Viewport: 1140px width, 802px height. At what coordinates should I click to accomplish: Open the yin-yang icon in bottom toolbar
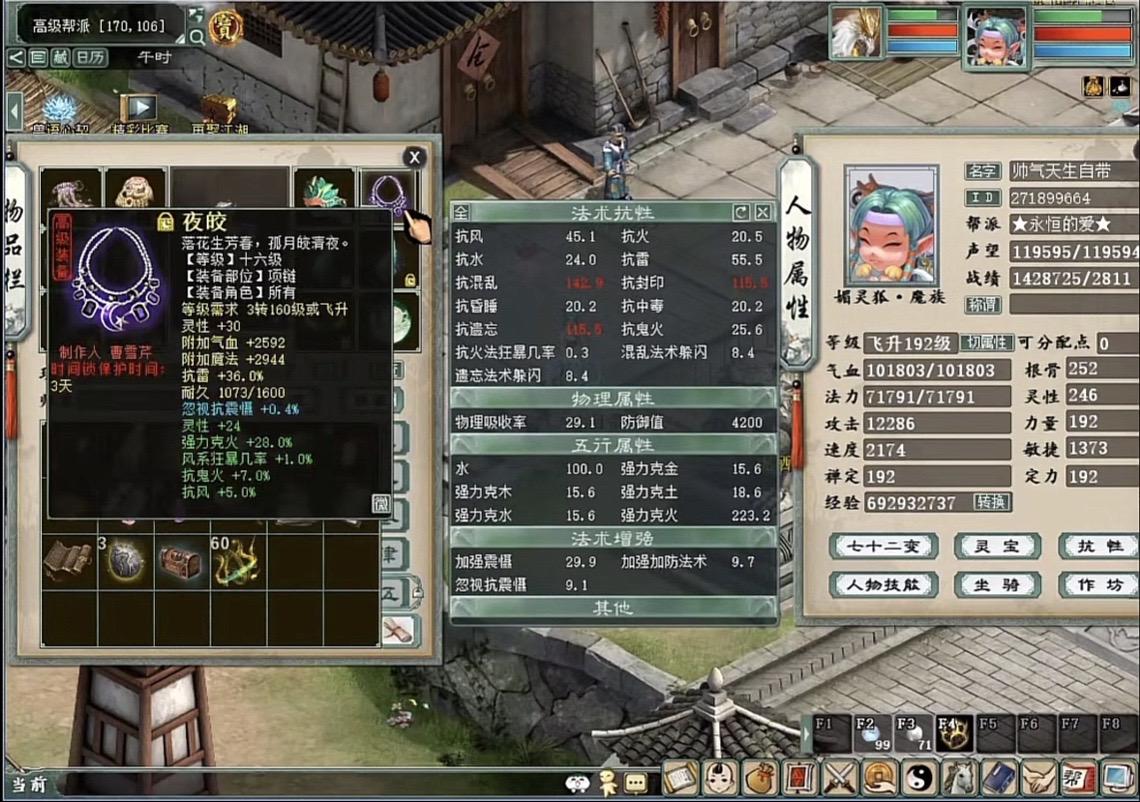[918, 778]
